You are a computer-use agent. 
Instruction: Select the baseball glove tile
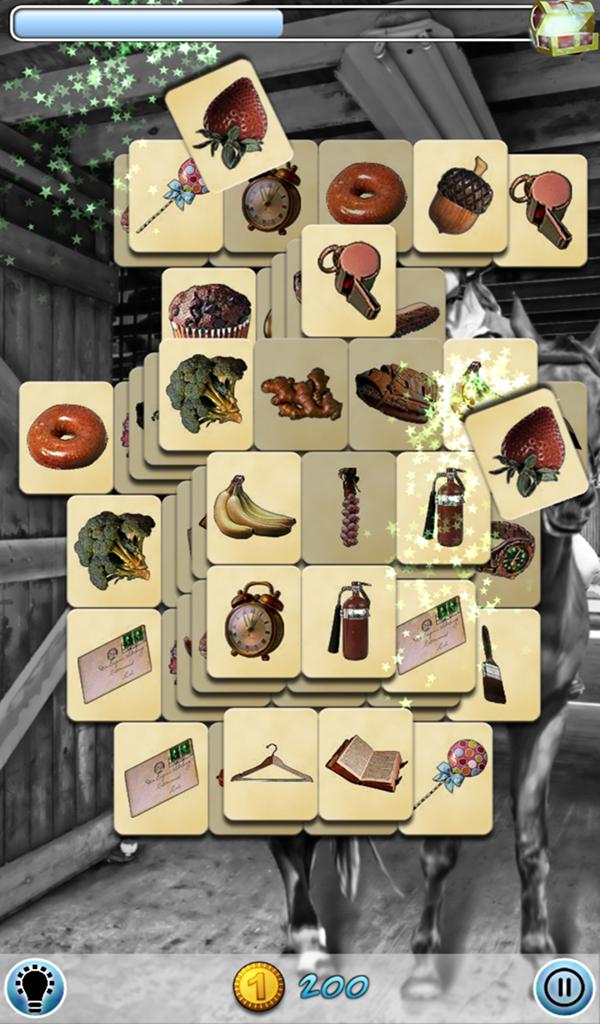[x=395, y=392]
